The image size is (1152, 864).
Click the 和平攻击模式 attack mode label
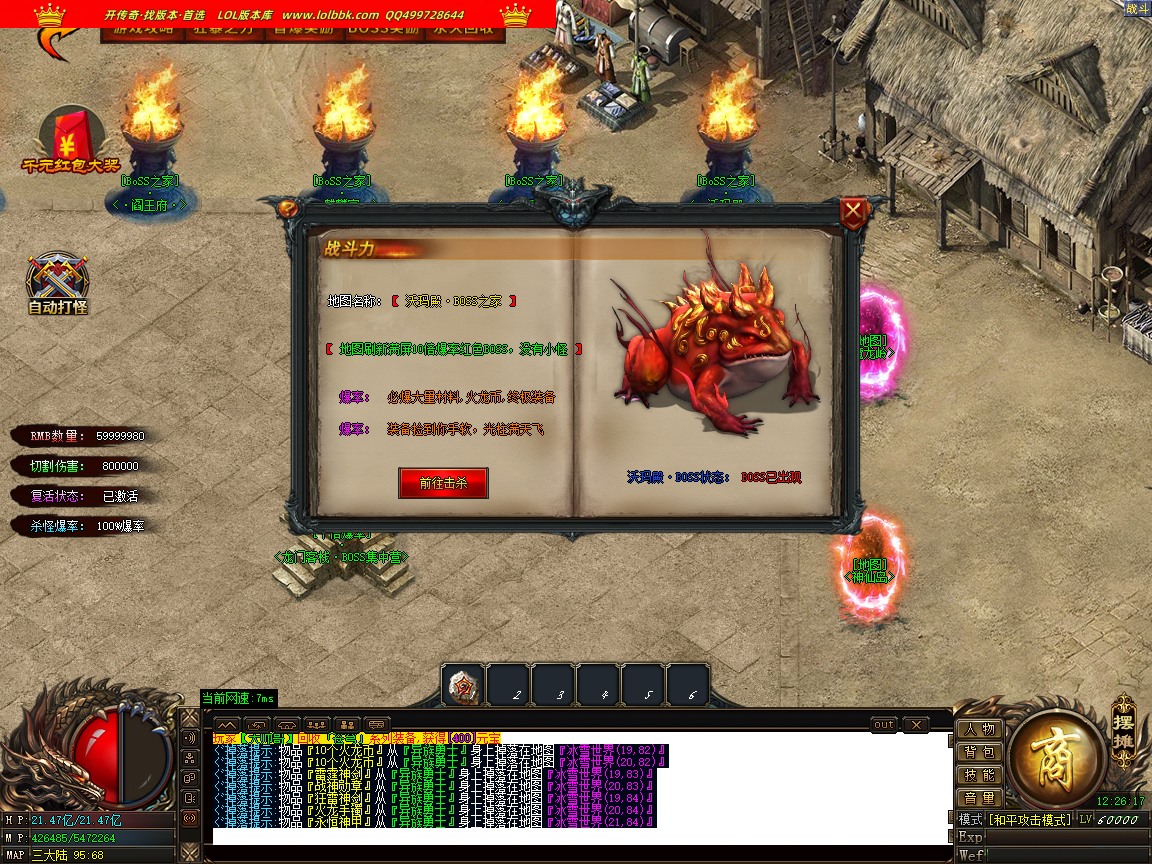[x=1029, y=820]
